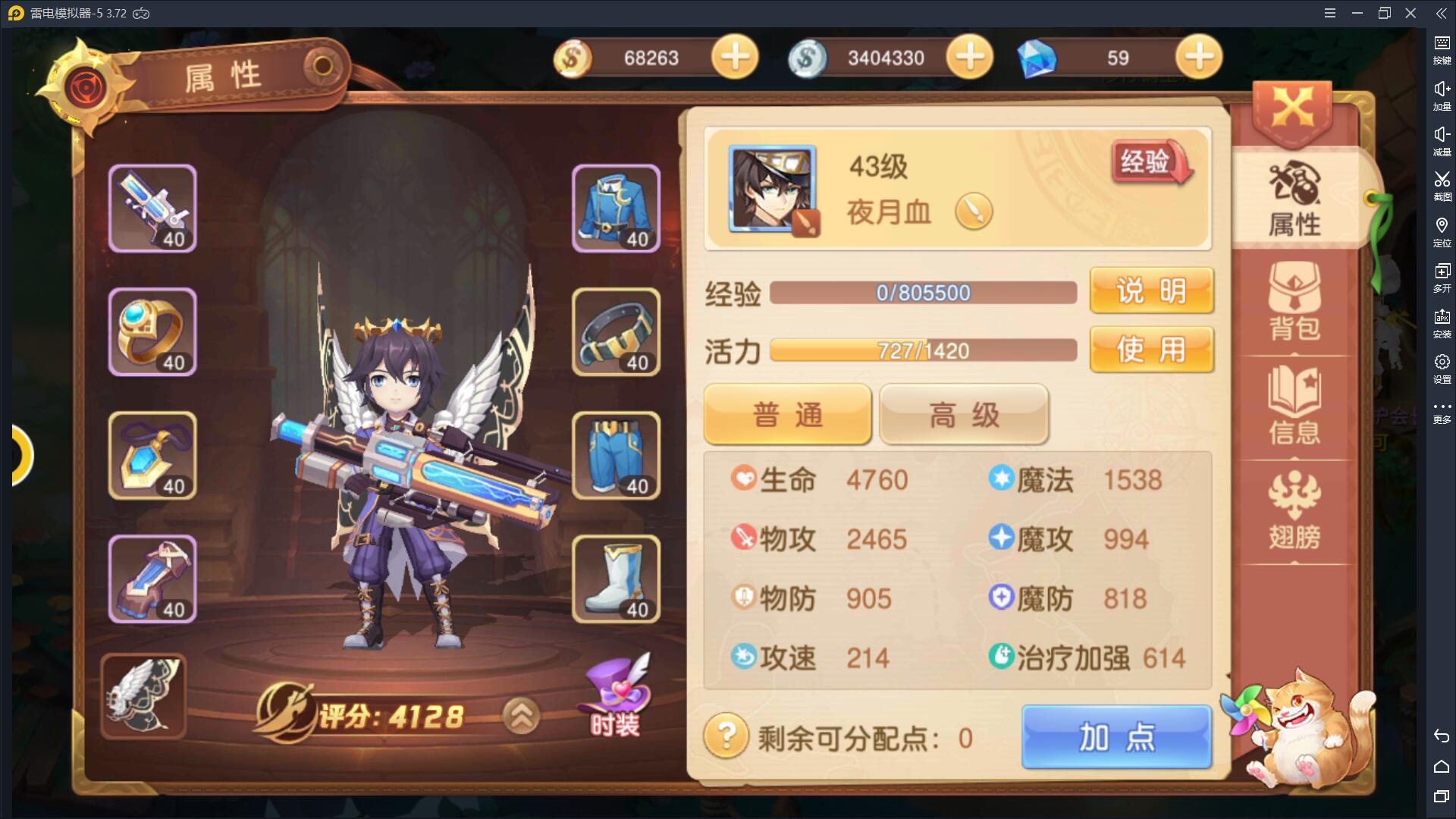The height and width of the screenshot is (819, 1456).
Task: Add blue diamonds with the plus button
Action: [x=1198, y=58]
